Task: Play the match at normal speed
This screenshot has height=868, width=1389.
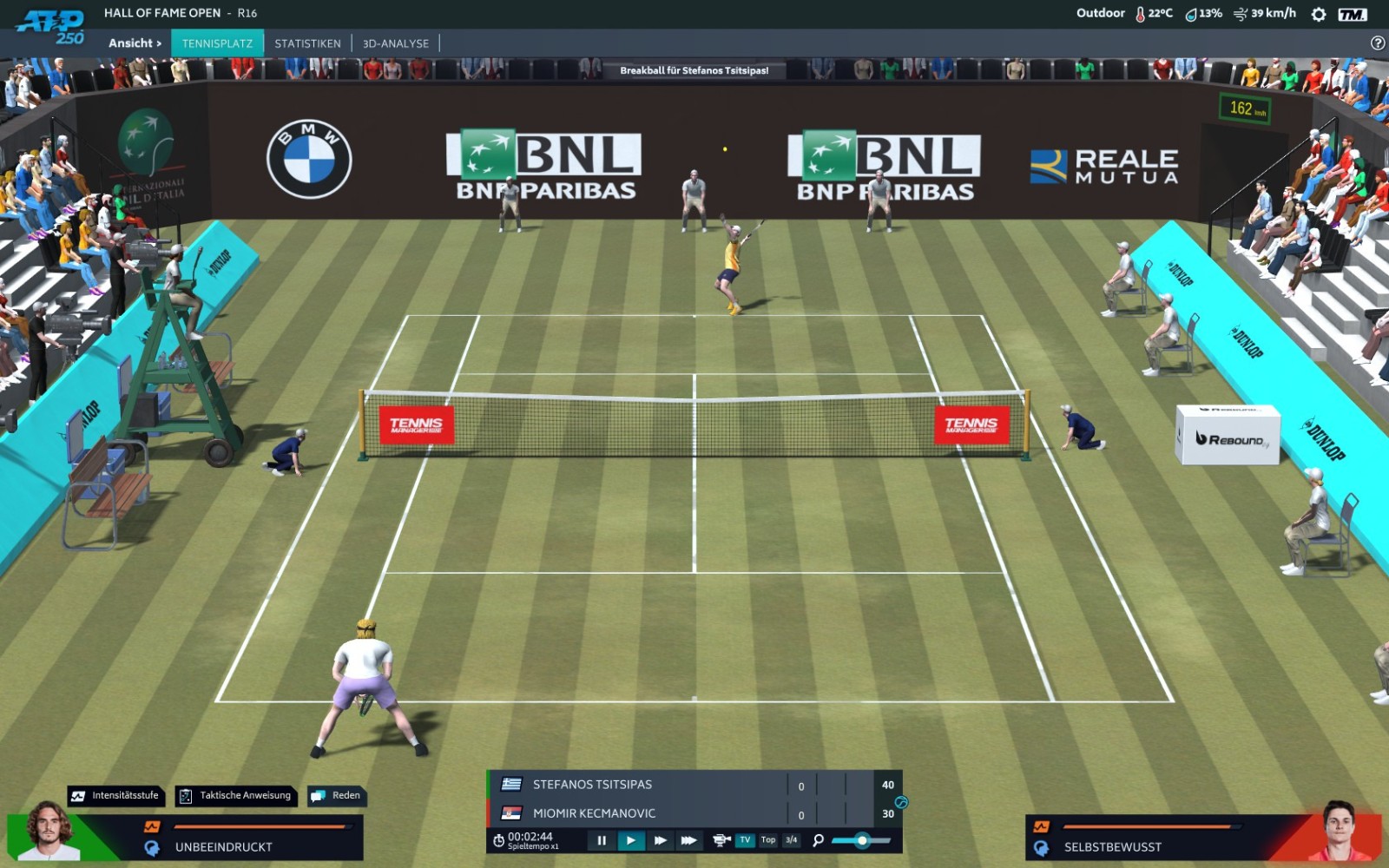Action: coord(631,840)
